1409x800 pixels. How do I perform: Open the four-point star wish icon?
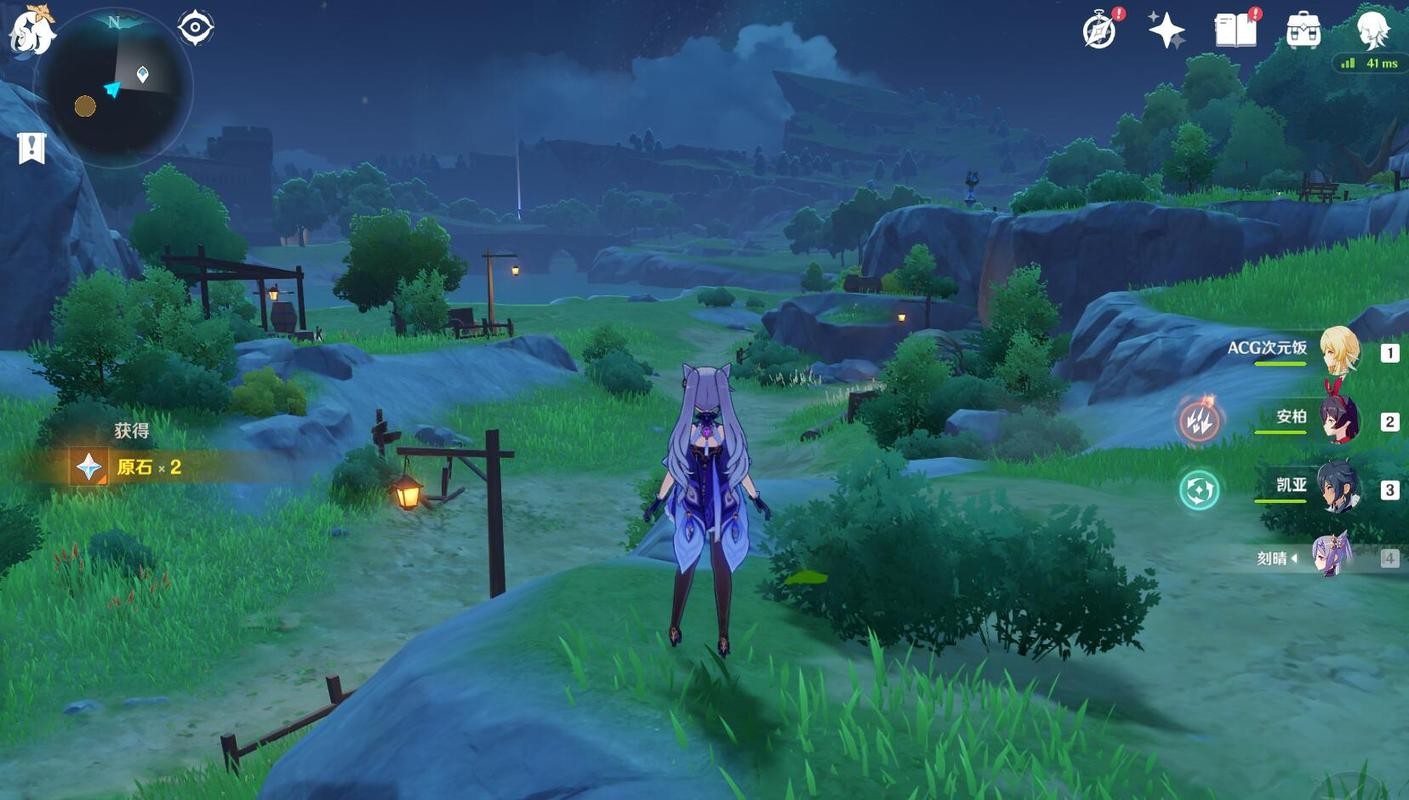pyautogui.click(x=1167, y=30)
